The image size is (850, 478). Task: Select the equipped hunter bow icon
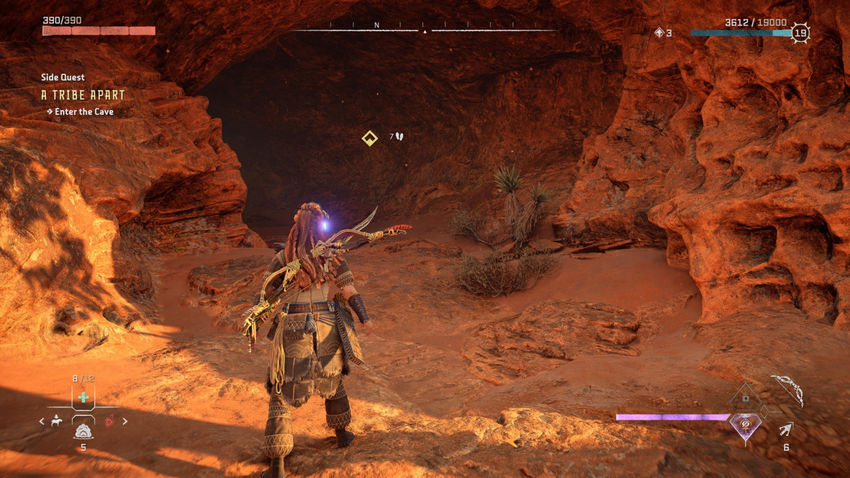(787, 391)
